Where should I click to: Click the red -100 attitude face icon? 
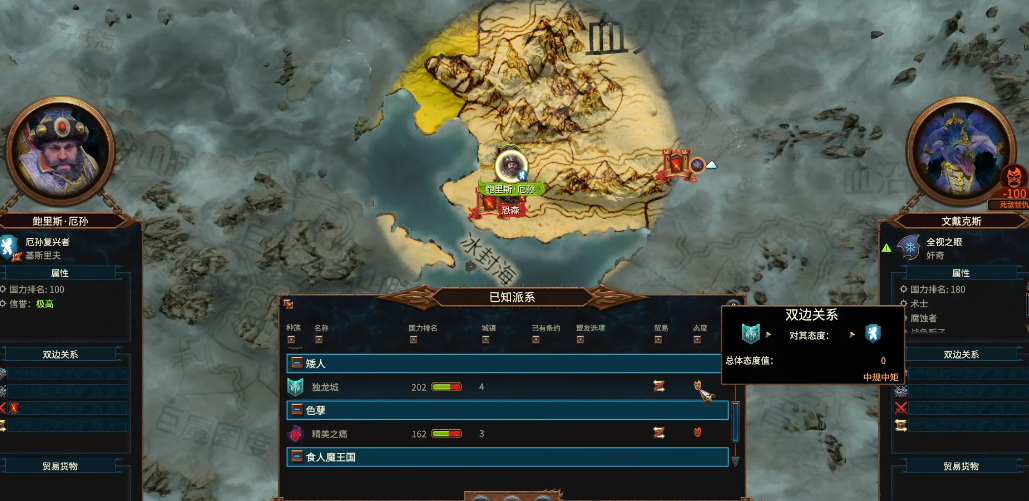tap(1013, 177)
